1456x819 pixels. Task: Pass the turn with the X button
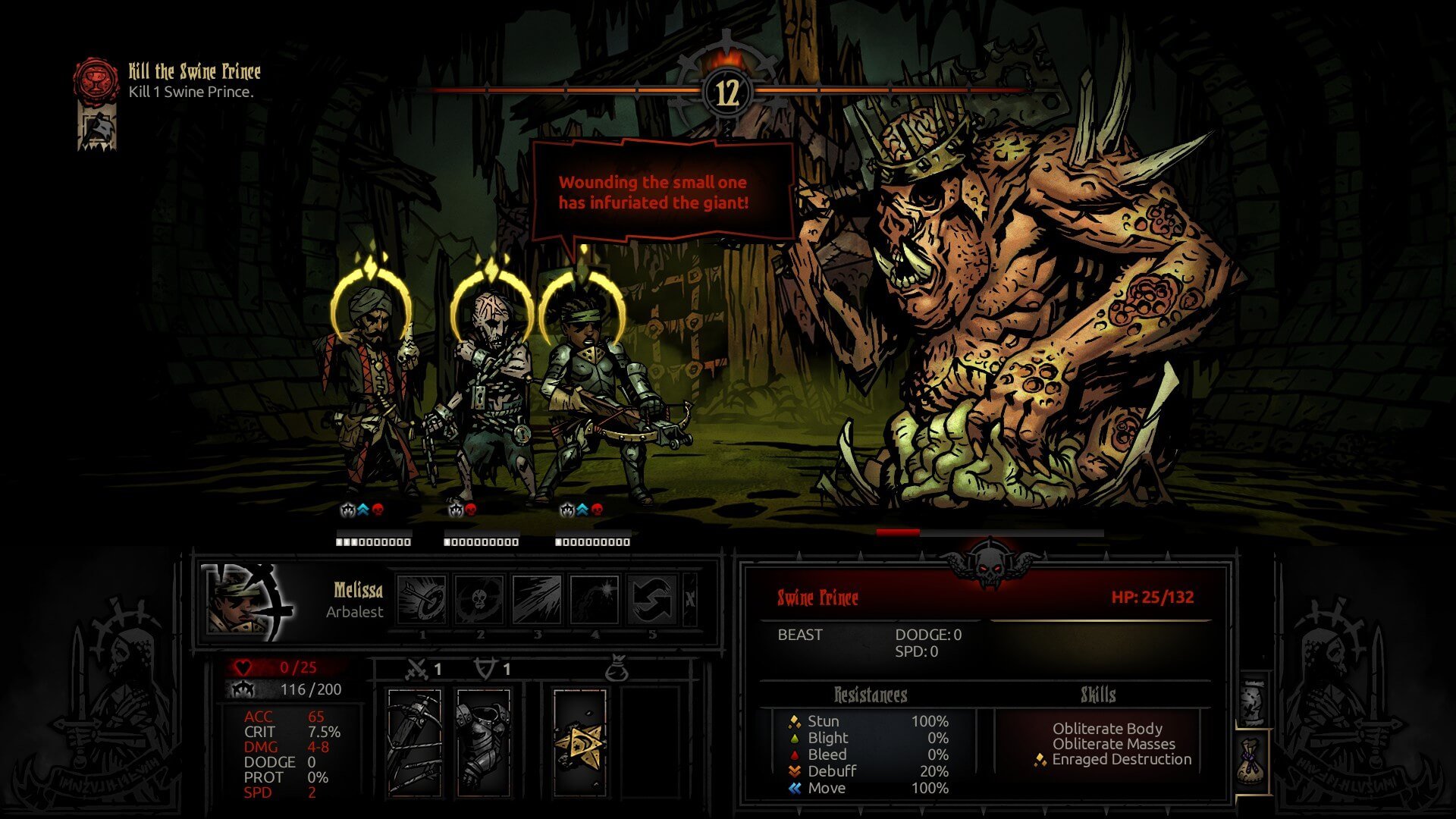click(690, 599)
